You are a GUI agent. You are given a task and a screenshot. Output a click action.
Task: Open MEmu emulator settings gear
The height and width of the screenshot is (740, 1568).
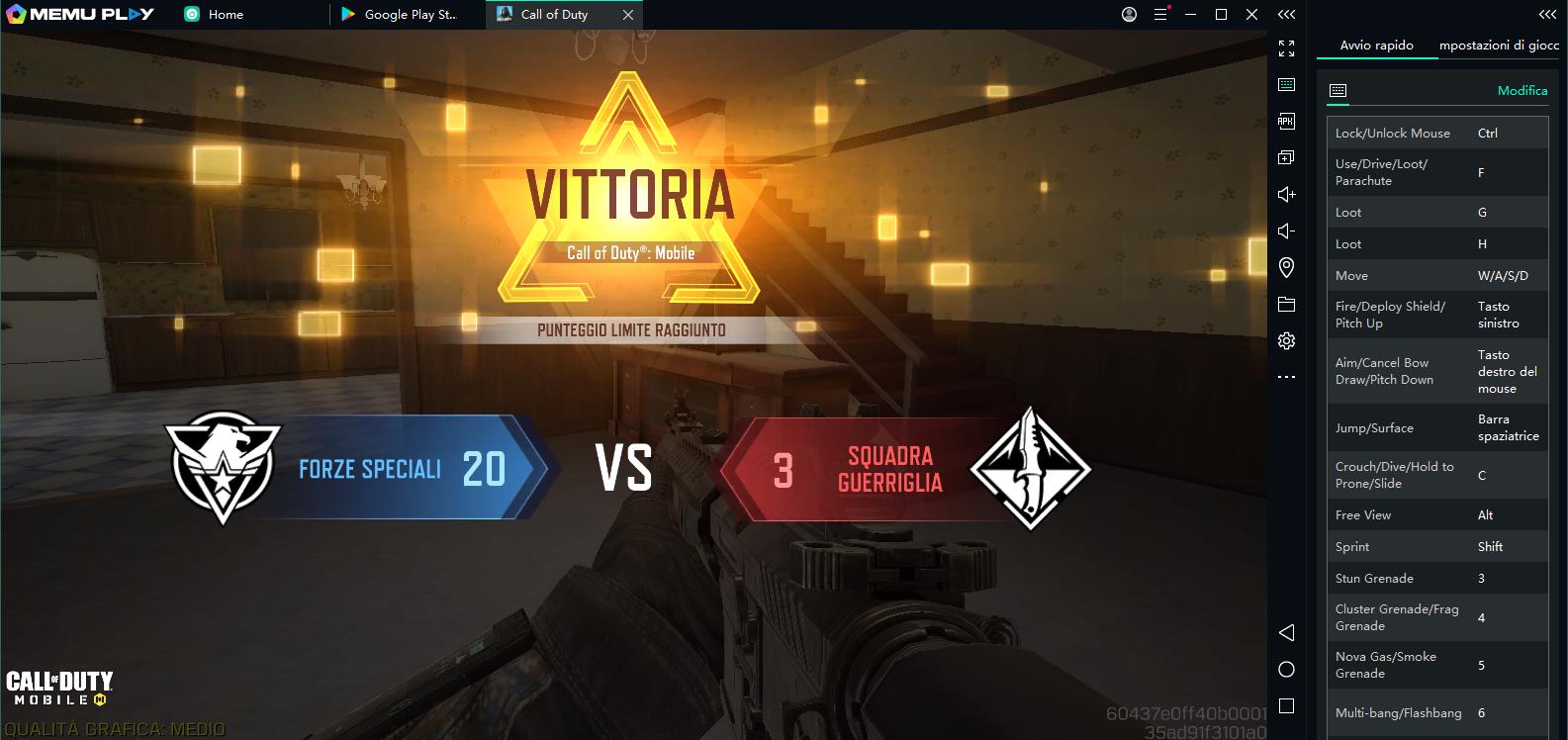click(x=1286, y=339)
